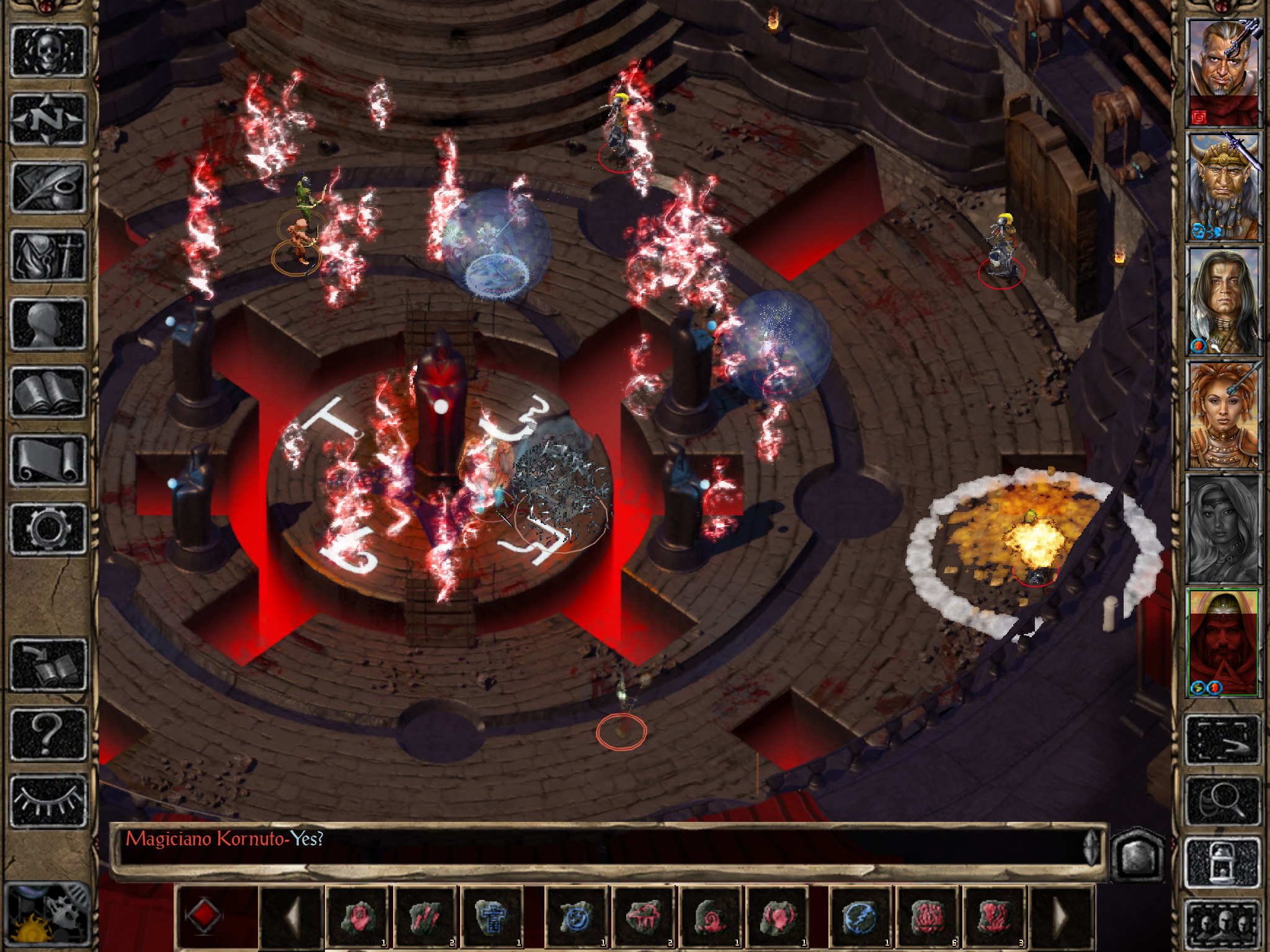This screenshot has height=952, width=1270.
Task: Toggle the lantern button
Action: pyautogui.click(x=1223, y=862)
